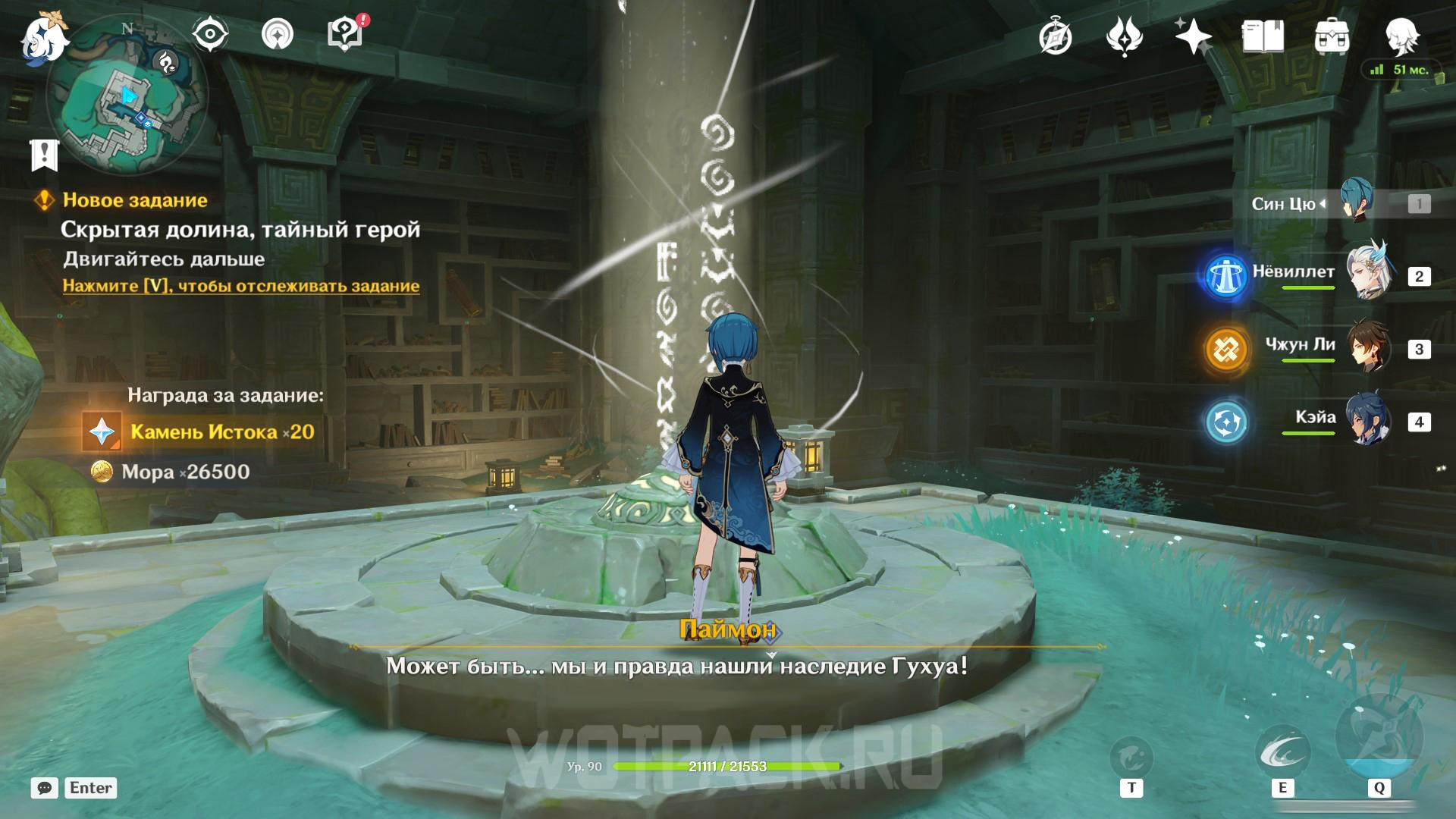The image size is (1456, 819).
Task: Open the battle pass winged icon
Action: 1124,36
